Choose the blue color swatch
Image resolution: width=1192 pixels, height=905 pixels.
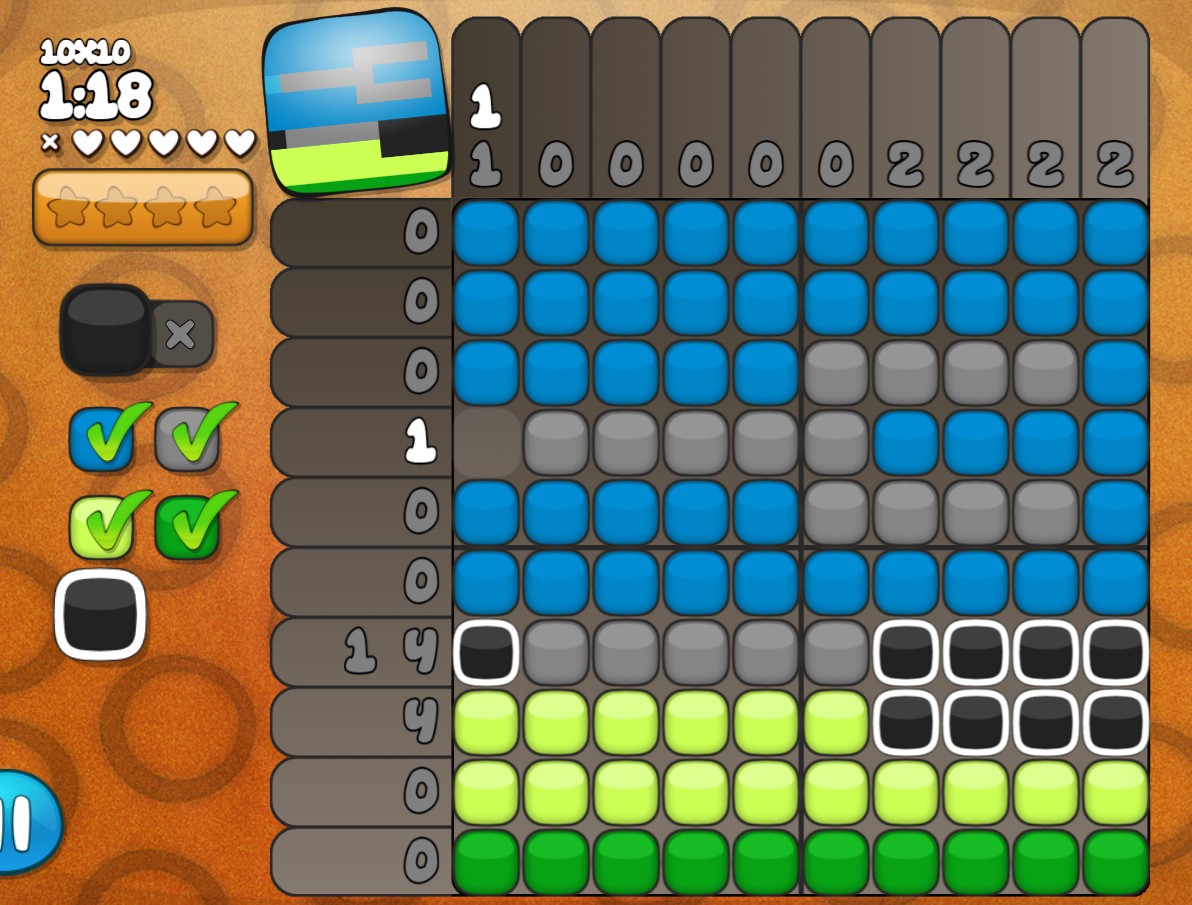tap(101, 439)
